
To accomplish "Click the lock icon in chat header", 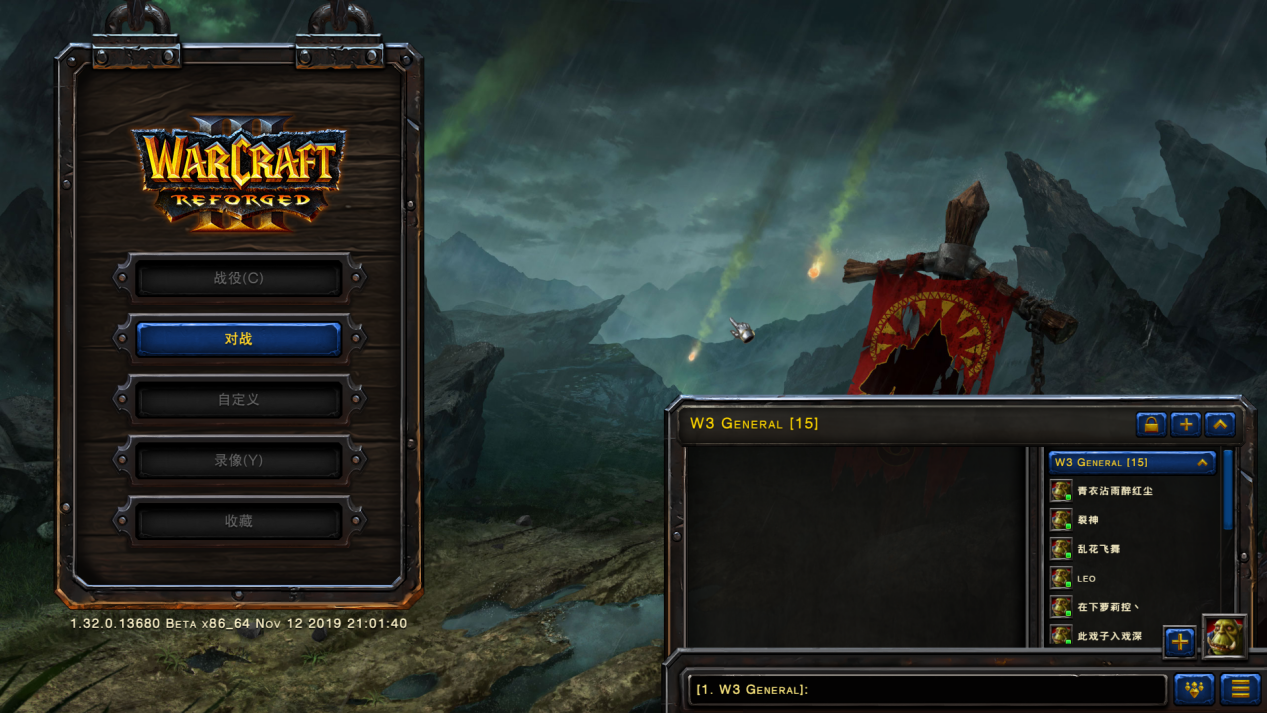I will pyautogui.click(x=1151, y=425).
